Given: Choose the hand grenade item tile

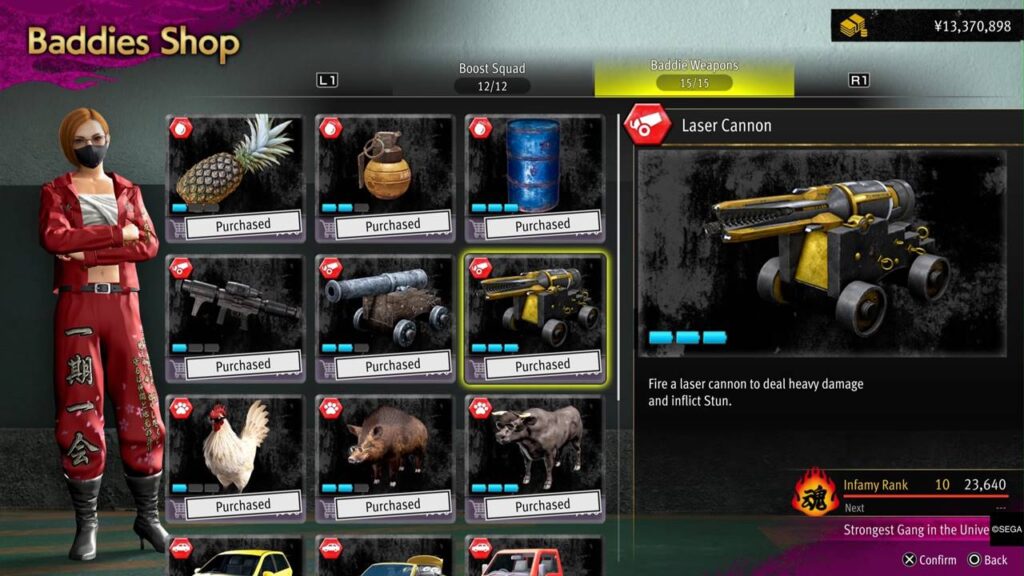Looking at the screenshot, I should click(x=385, y=178).
